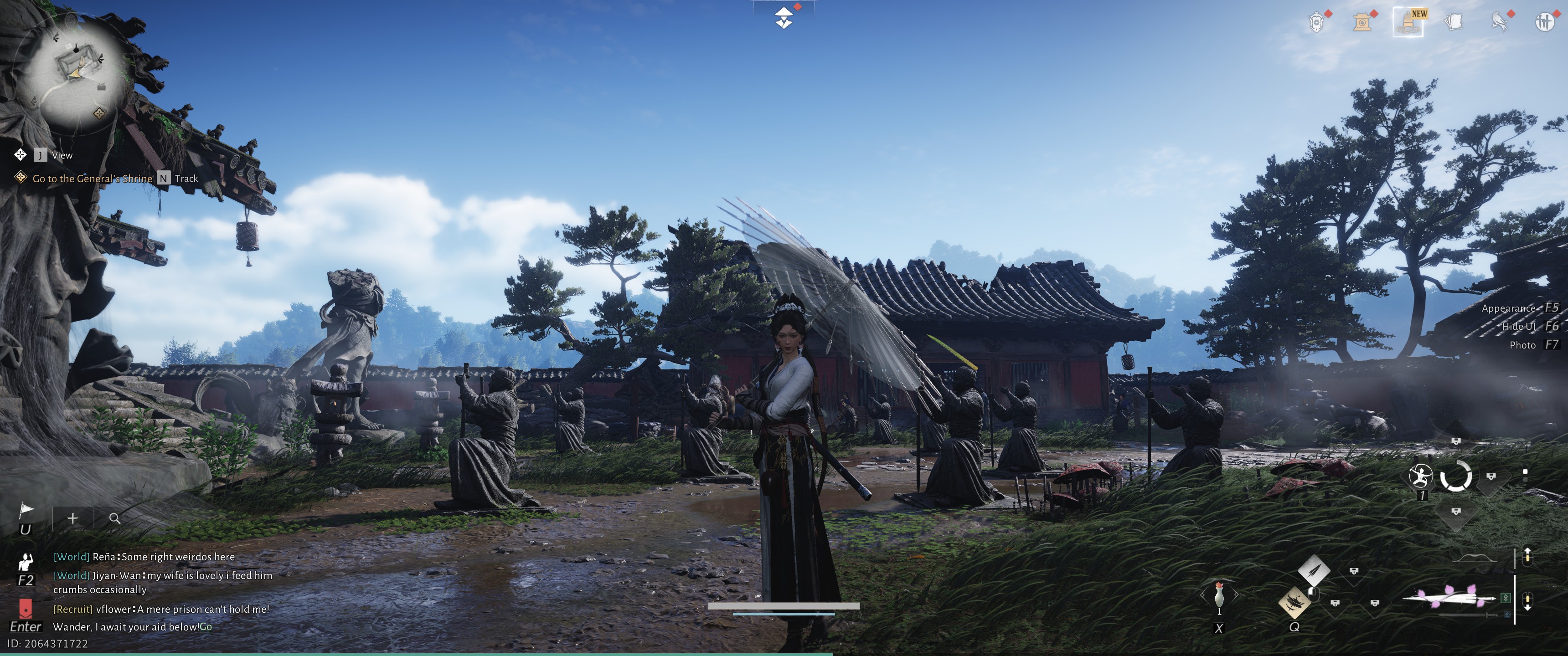Open the highlighted NEW bell icon
The height and width of the screenshot is (656, 1568).
(x=1408, y=22)
